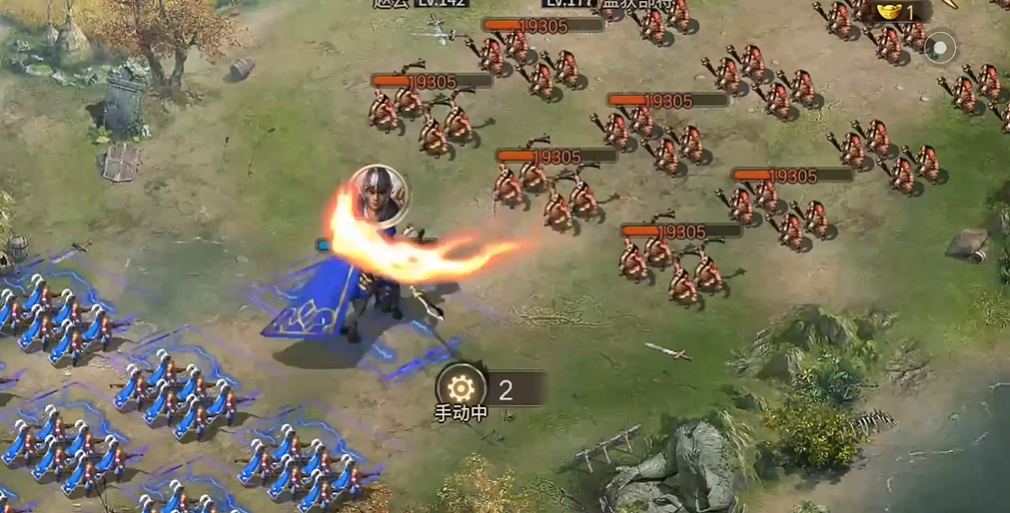Viewport: 1010px width, 513px height.
Task: Tap the floating white circle assistive button
Action: (939, 47)
